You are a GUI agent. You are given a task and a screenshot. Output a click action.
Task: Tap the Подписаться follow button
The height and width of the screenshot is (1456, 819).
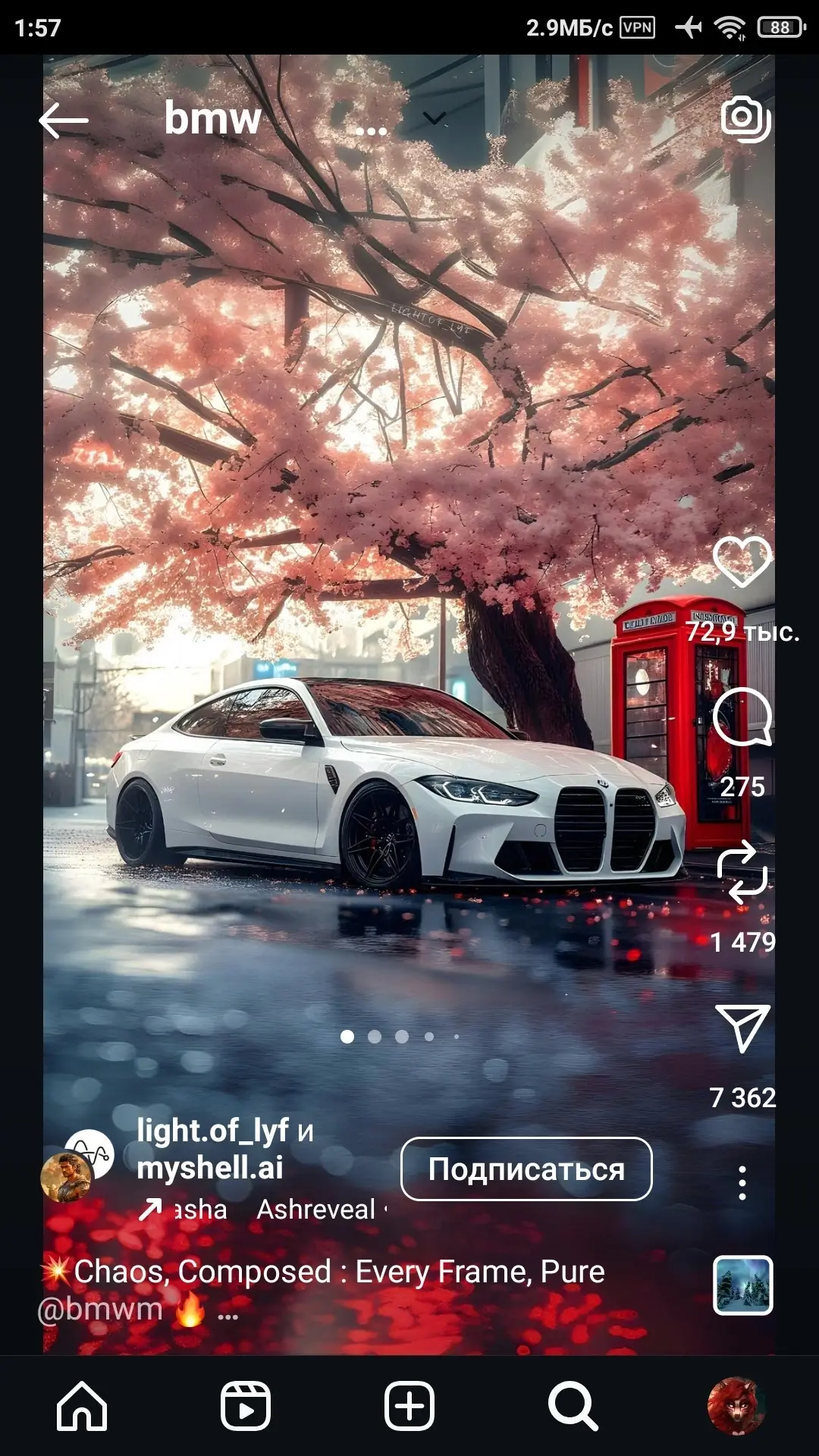tap(526, 1169)
